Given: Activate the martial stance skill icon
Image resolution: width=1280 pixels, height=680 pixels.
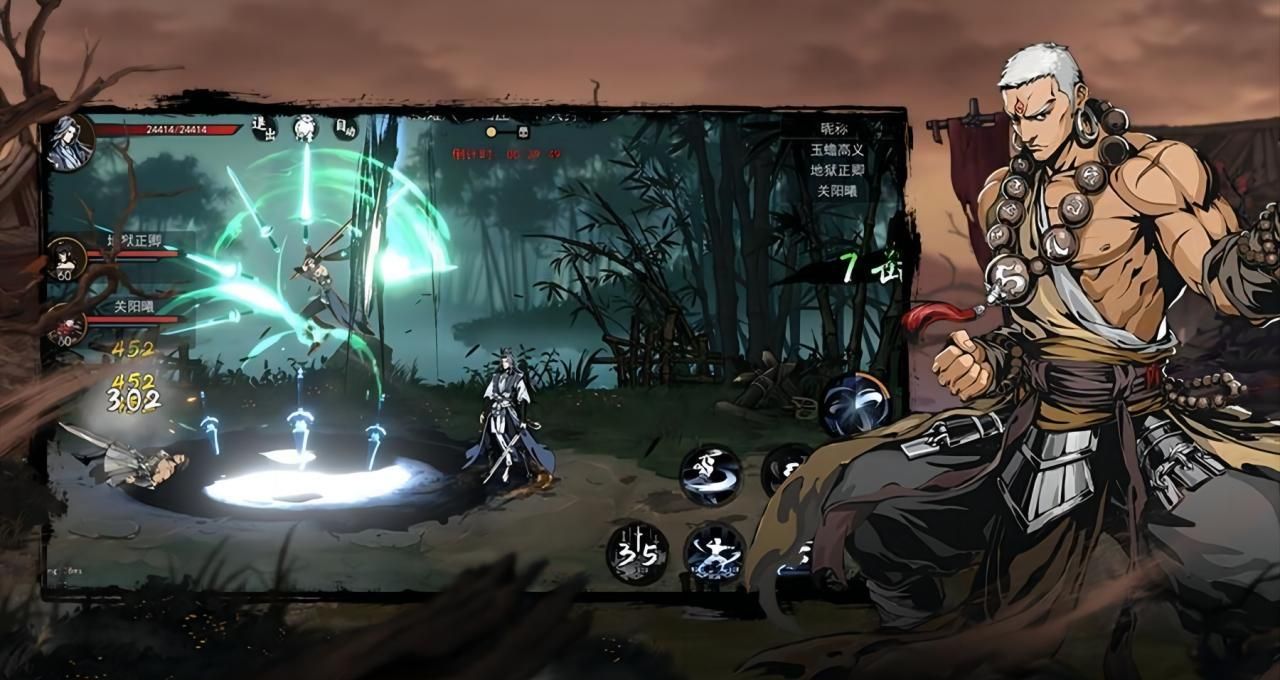Looking at the screenshot, I should tap(714, 552).
